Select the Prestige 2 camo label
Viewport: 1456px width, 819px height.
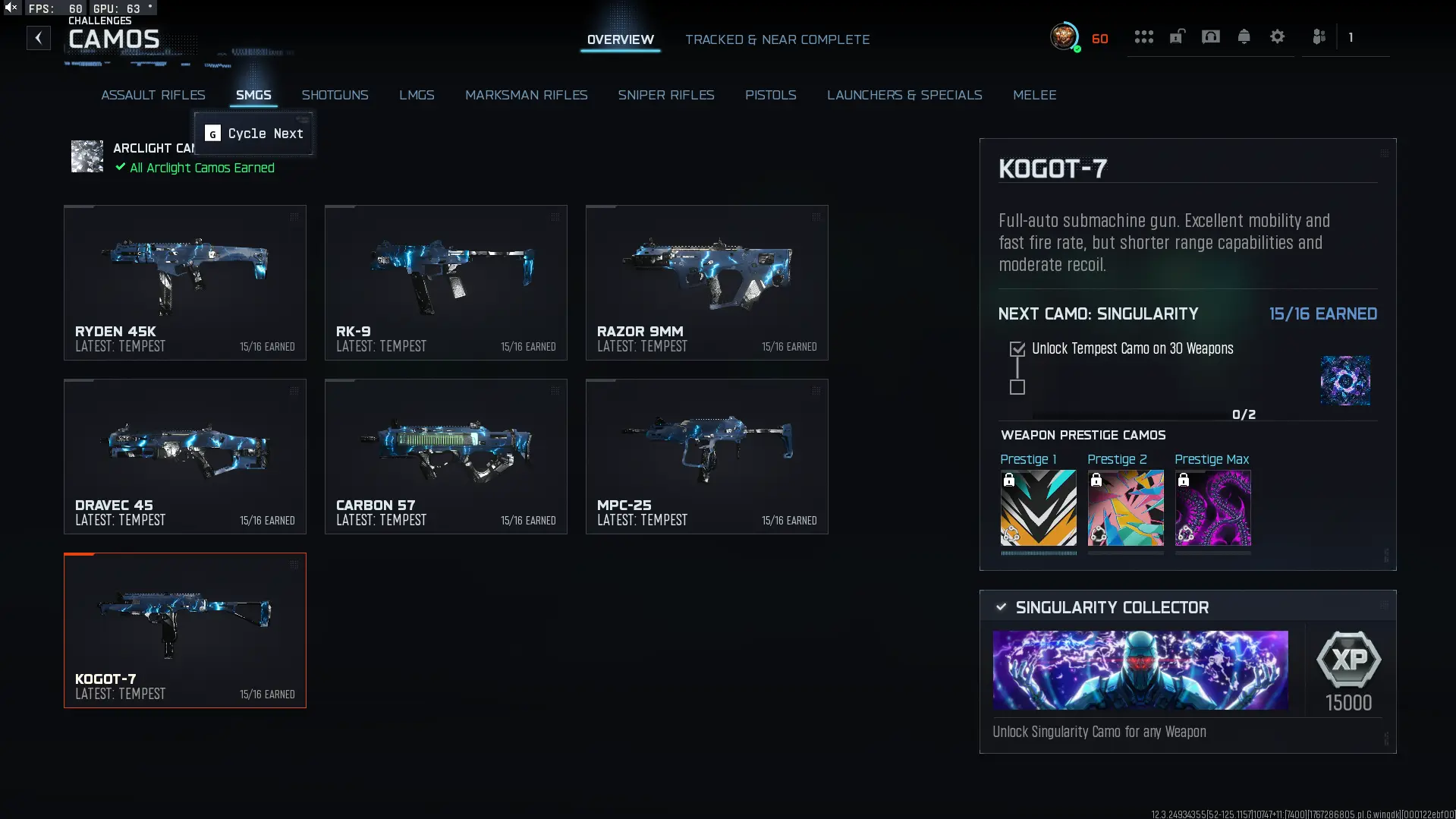coord(1117,459)
